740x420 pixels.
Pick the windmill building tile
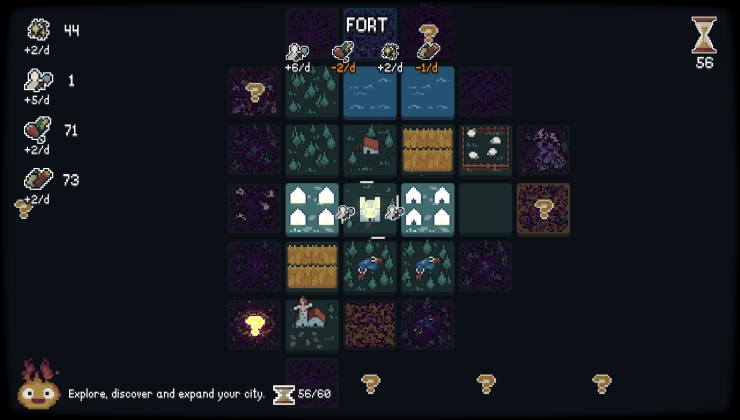pyautogui.click(x=312, y=324)
